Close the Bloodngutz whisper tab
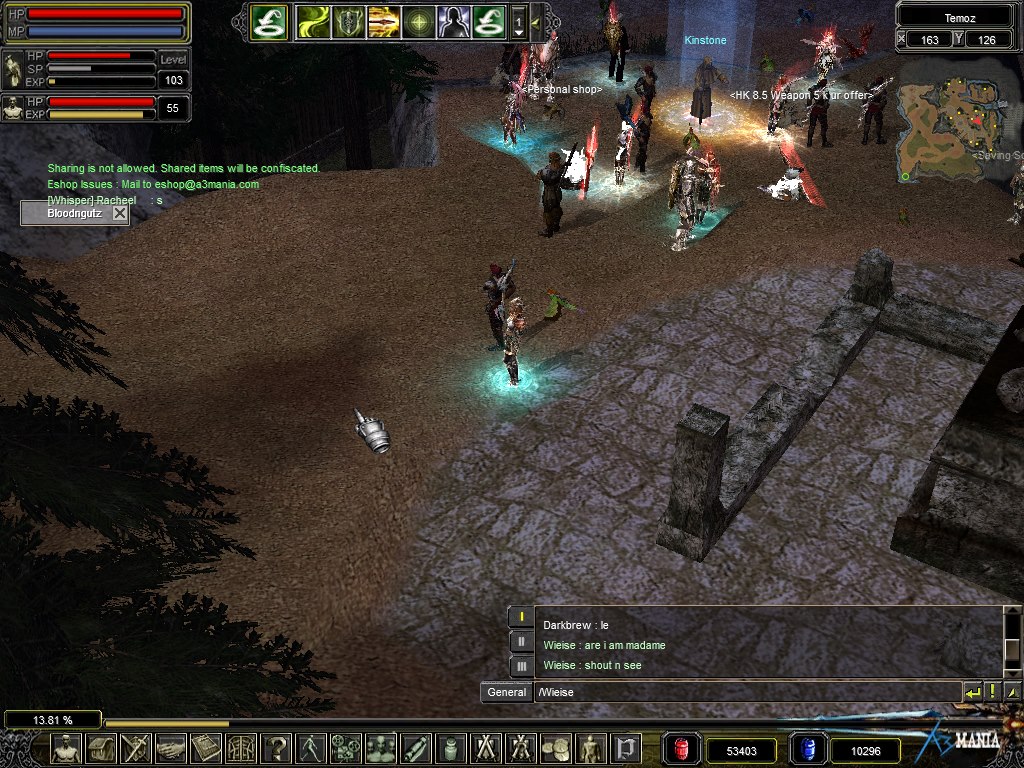 [x=120, y=213]
